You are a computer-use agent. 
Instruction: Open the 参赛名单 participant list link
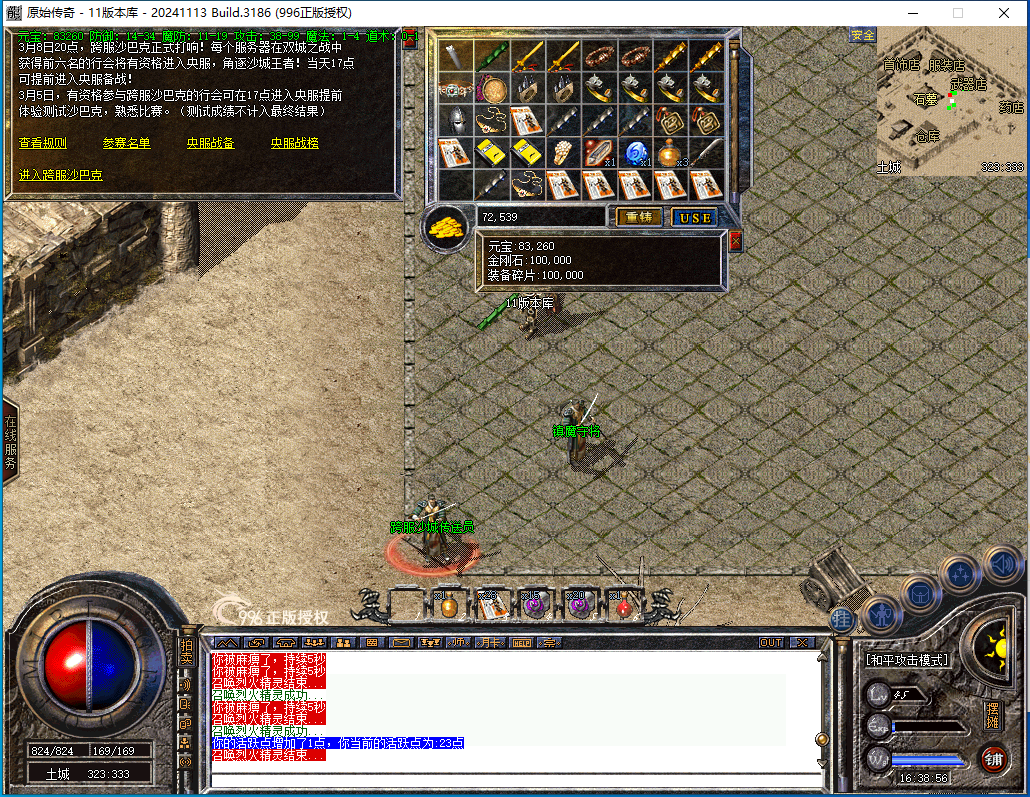pyautogui.click(x=127, y=143)
